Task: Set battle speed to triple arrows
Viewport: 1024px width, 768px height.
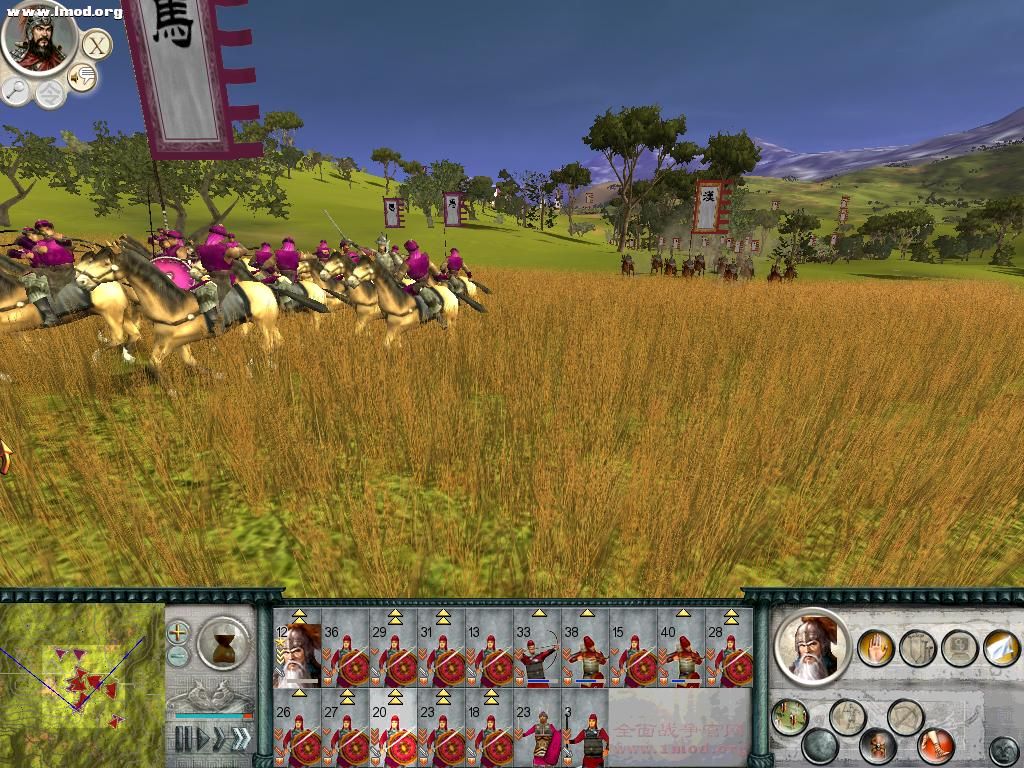Action: (x=241, y=739)
